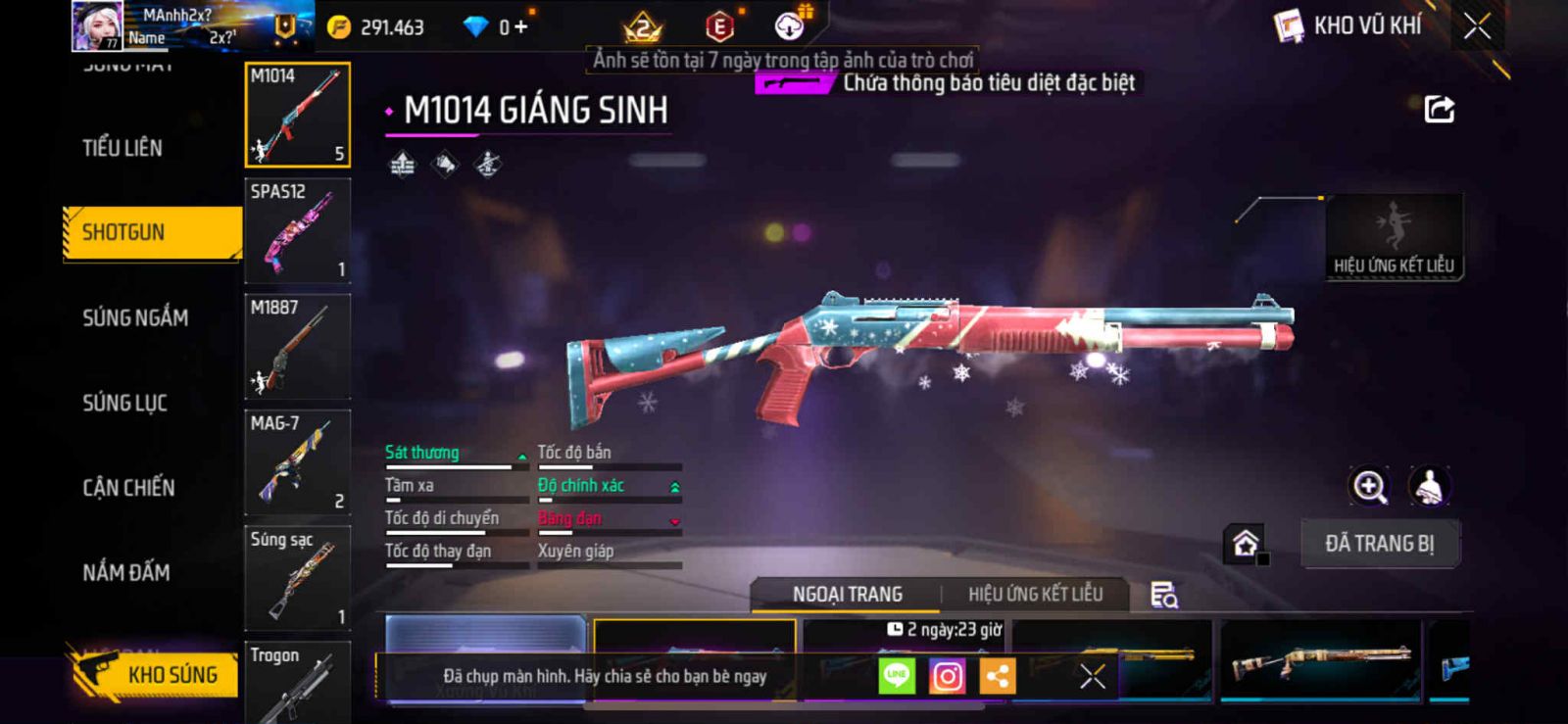The width and height of the screenshot is (1568, 724).
Task: Open the Nắm Đấm category
Action: click(x=126, y=572)
